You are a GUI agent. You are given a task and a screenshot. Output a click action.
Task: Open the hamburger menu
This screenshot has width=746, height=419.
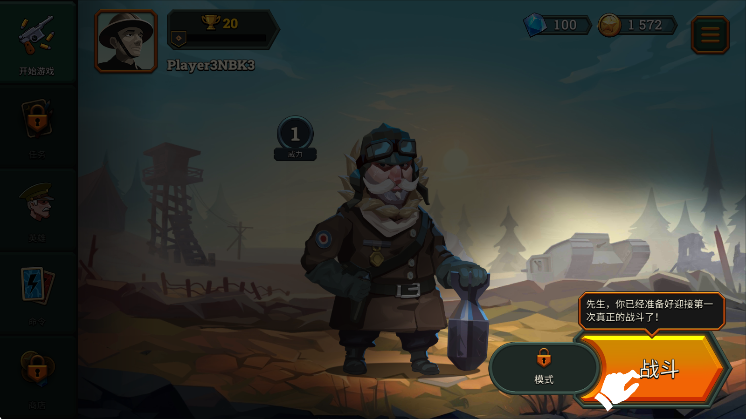coord(710,35)
